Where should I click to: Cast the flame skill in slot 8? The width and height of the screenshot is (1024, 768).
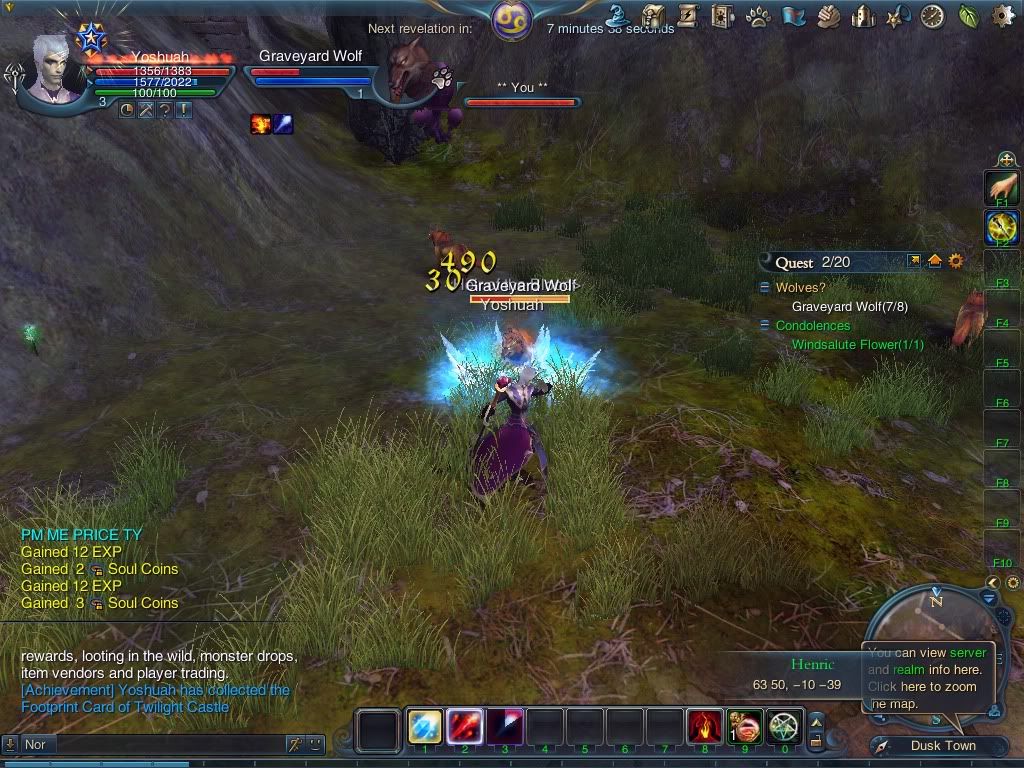pyautogui.click(x=705, y=727)
